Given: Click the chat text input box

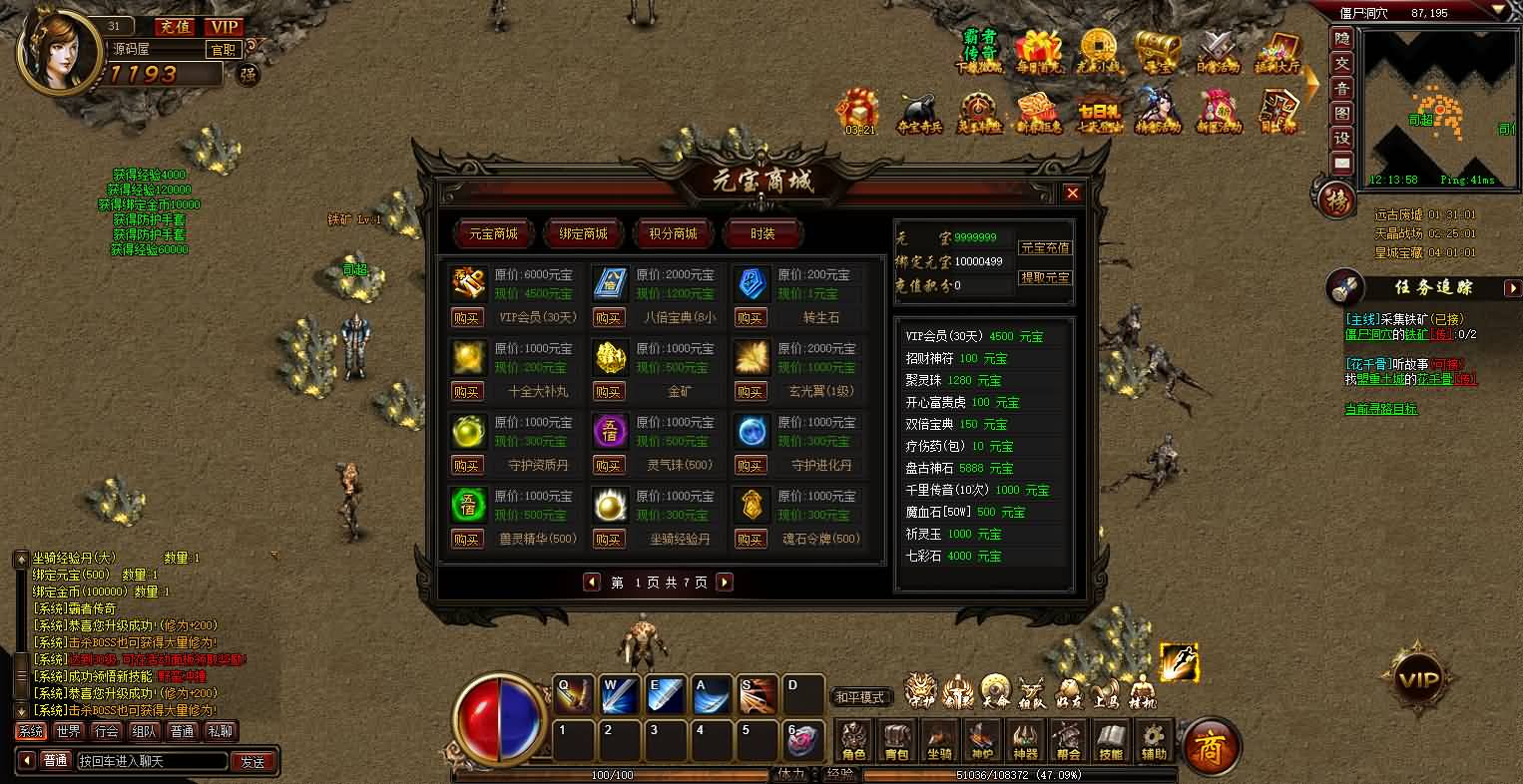Looking at the screenshot, I should pyautogui.click(x=150, y=761).
